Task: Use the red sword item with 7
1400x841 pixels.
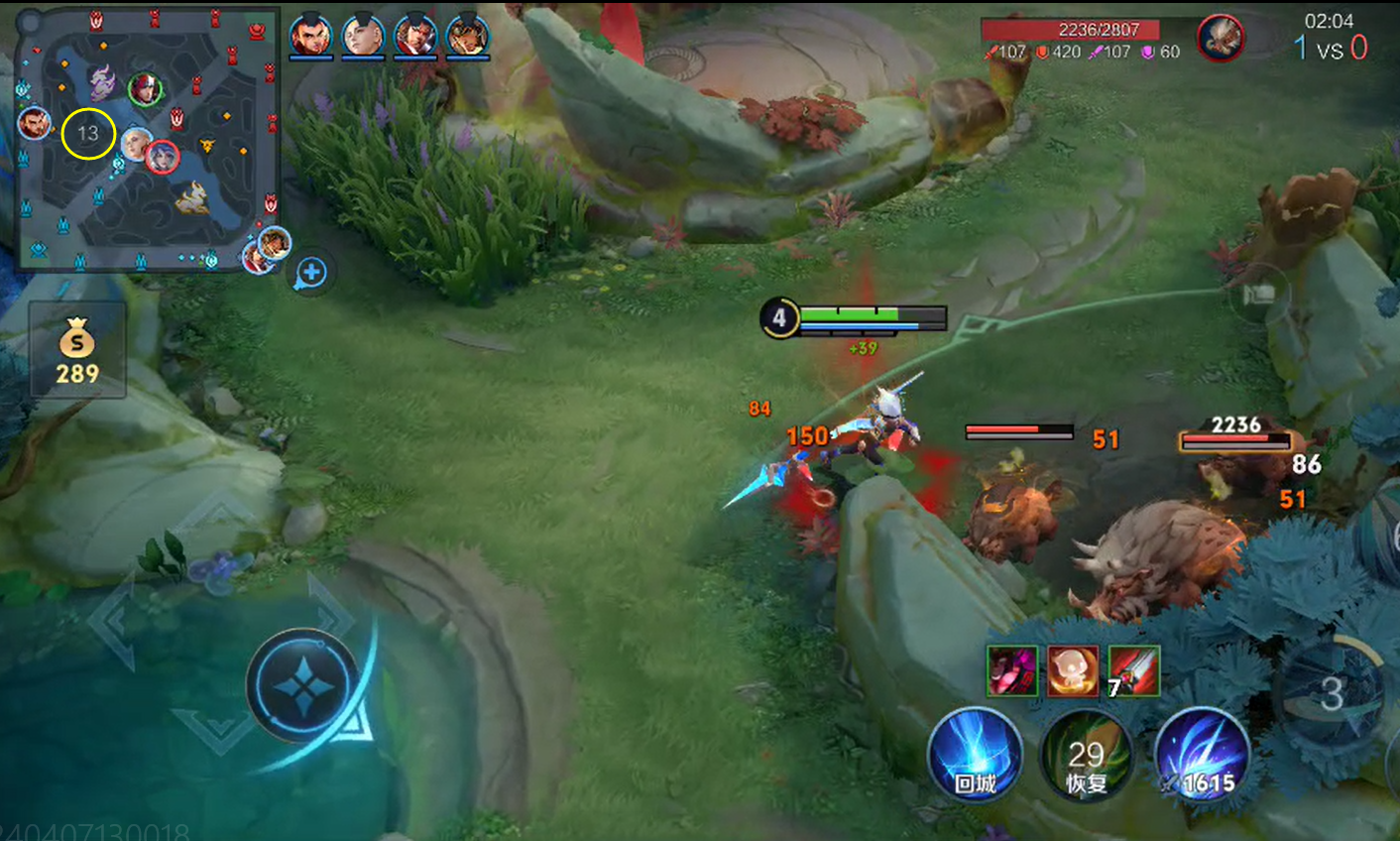Action: (1133, 670)
